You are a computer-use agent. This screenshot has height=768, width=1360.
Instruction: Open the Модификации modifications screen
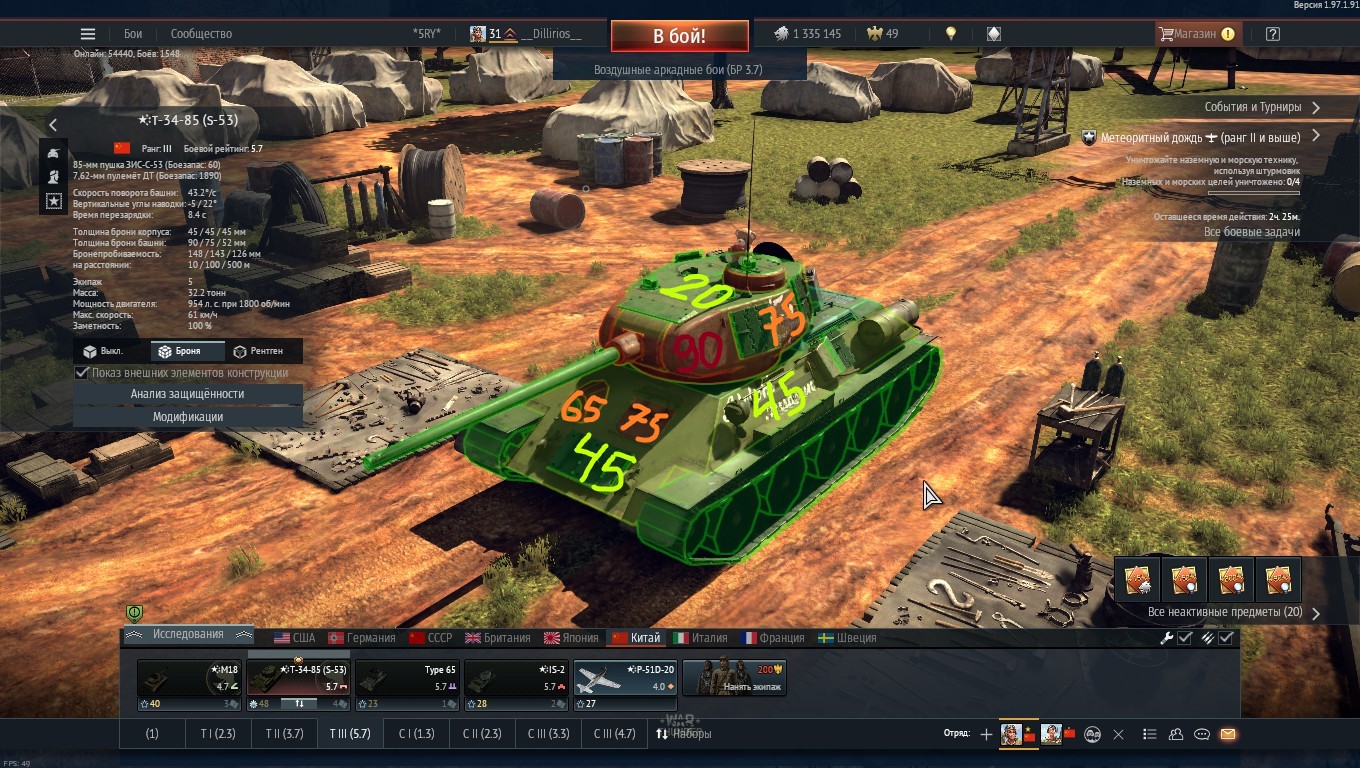pyautogui.click(x=187, y=417)
